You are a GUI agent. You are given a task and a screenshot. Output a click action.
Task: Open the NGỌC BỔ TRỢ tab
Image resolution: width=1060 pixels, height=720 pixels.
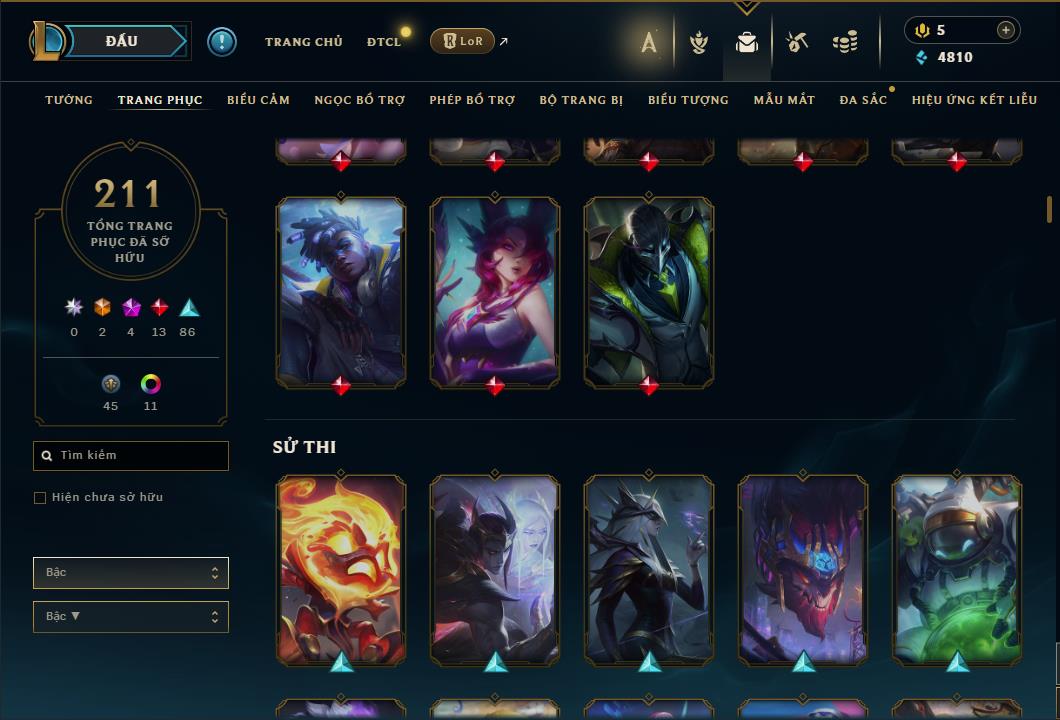click(x=359, y=100)
